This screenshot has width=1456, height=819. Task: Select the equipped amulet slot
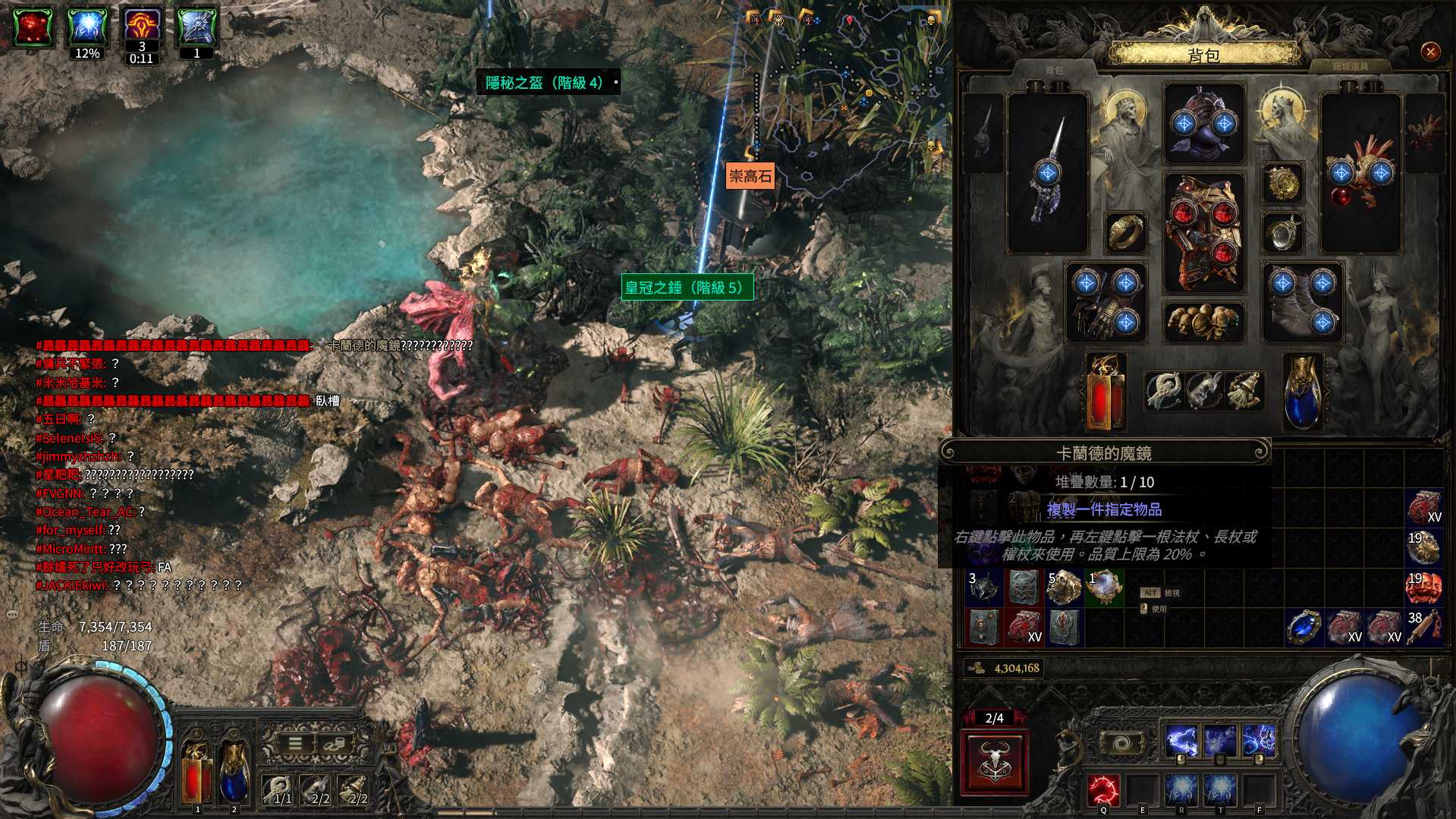(1283, 183)
